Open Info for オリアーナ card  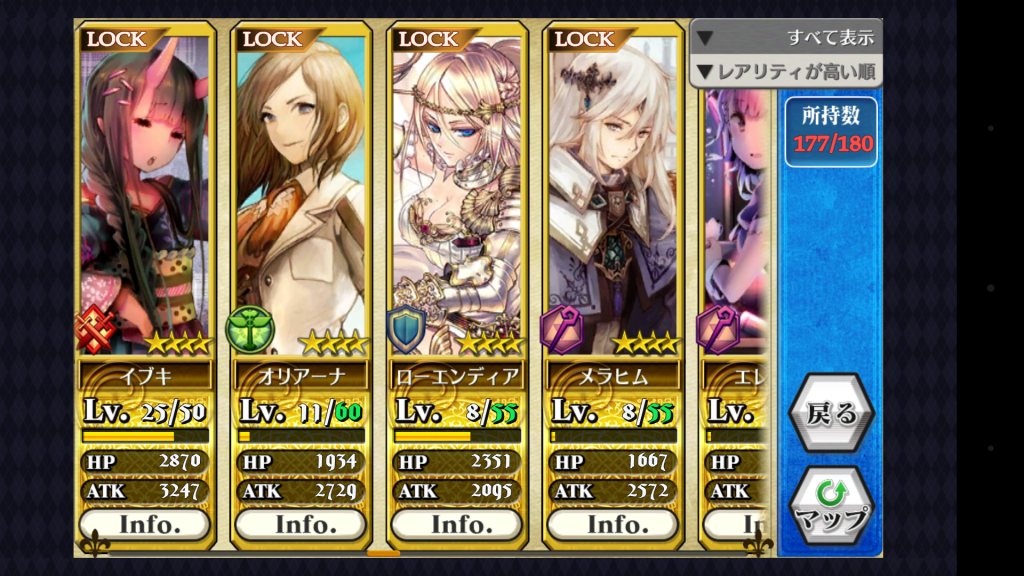[301, 524]
